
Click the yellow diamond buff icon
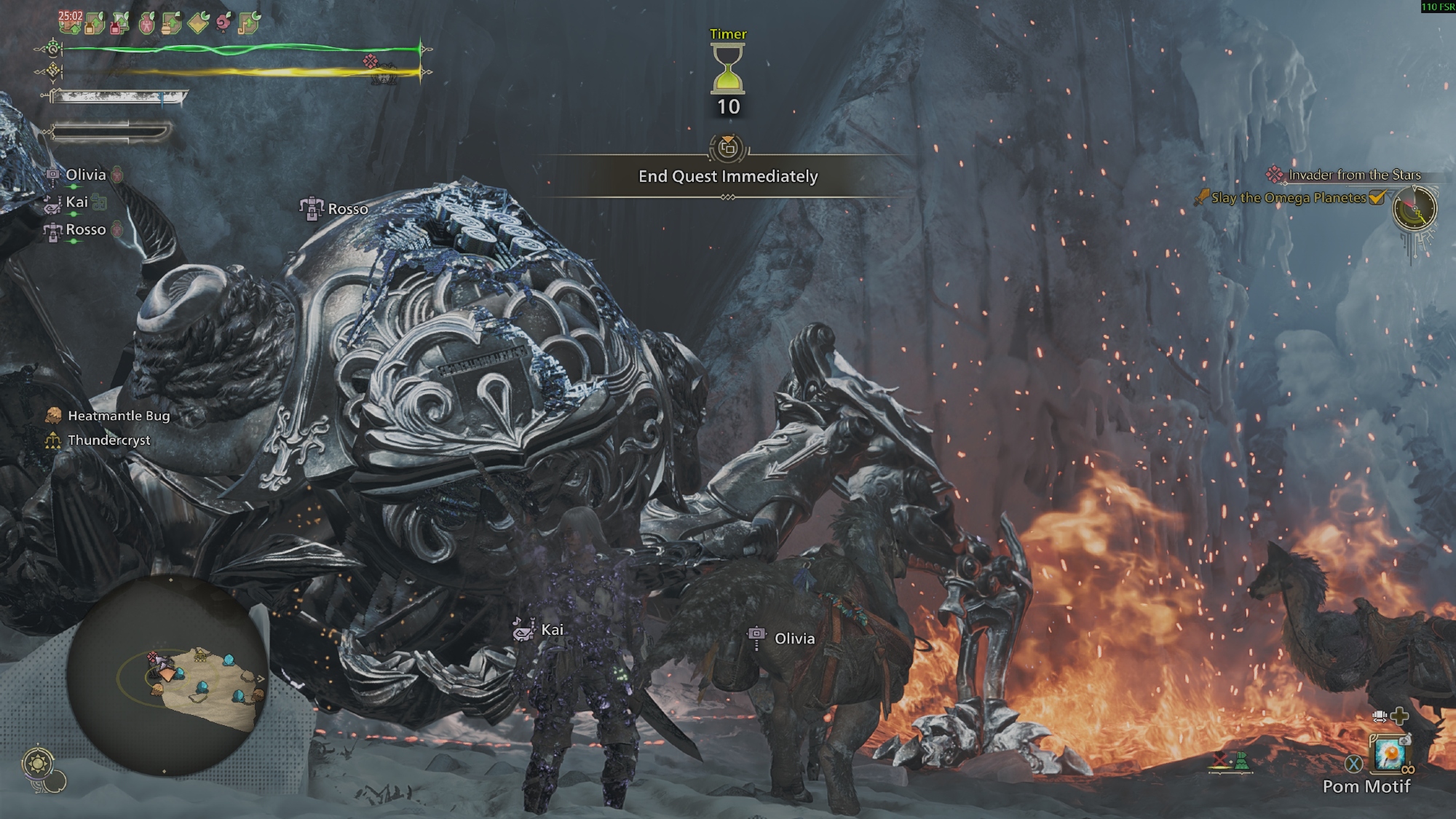point(197,24)
